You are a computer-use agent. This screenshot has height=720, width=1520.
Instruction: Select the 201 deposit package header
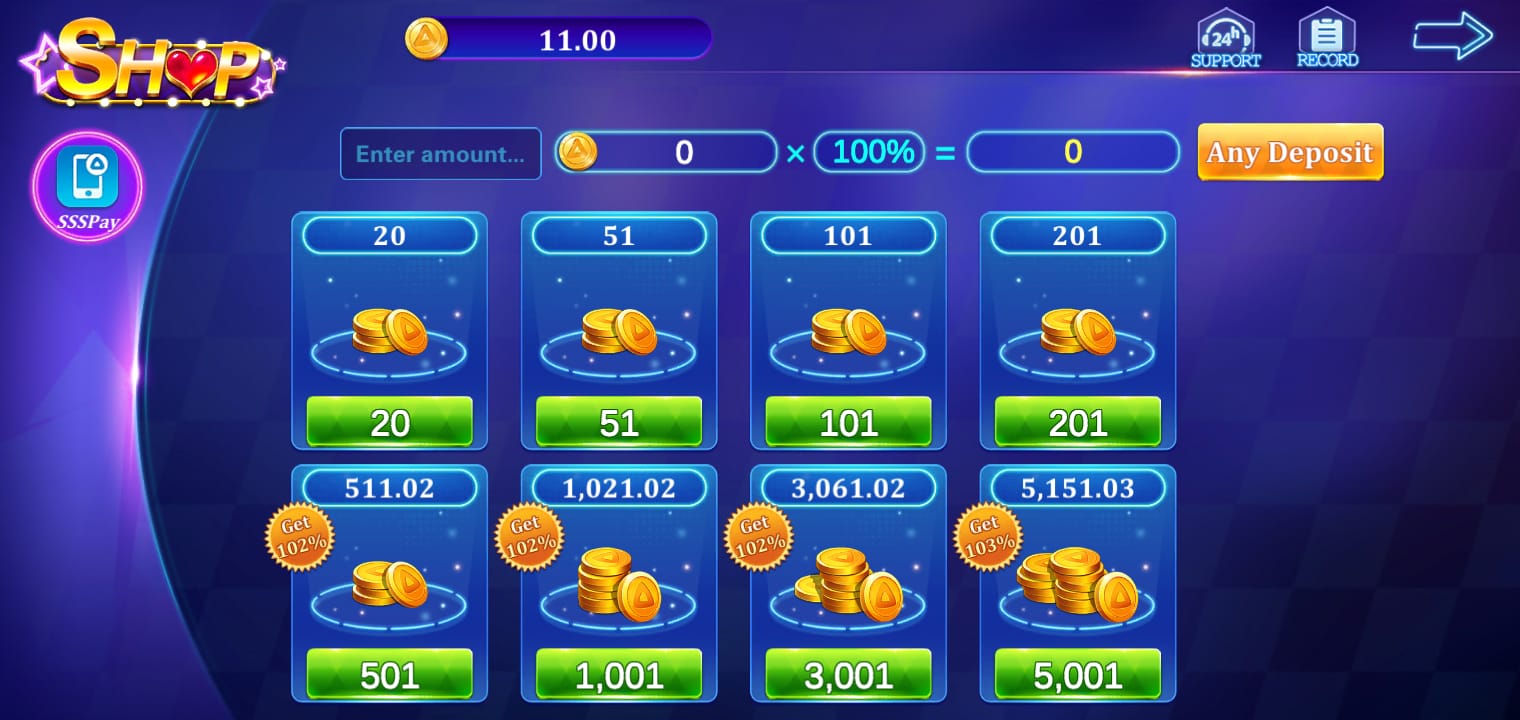[1077, 236]
